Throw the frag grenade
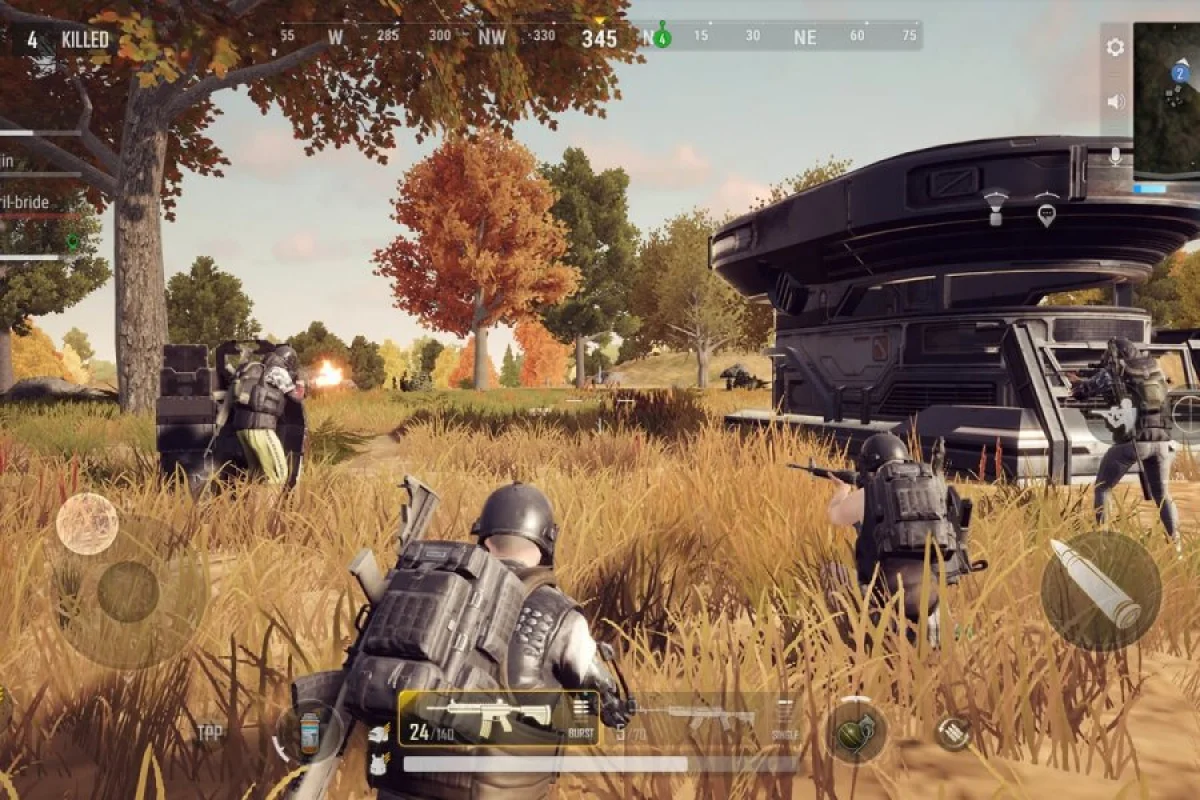Screen dimensions: 1200x800 (856, 731)
